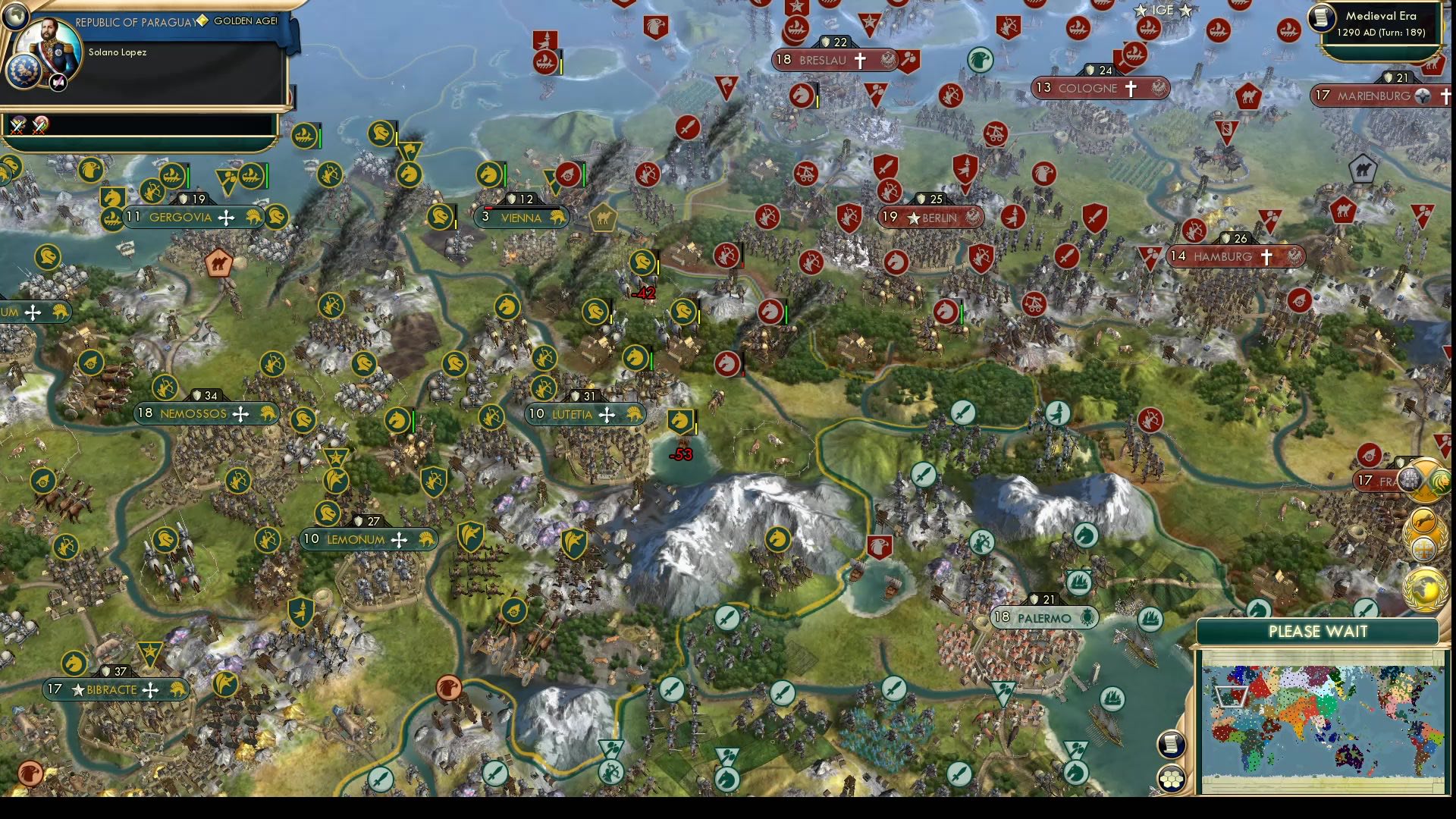Click the Golden Age! banner text
The height and width of the screenshot is (819, 1456).
pyautogui.click(x=248, y=21)
